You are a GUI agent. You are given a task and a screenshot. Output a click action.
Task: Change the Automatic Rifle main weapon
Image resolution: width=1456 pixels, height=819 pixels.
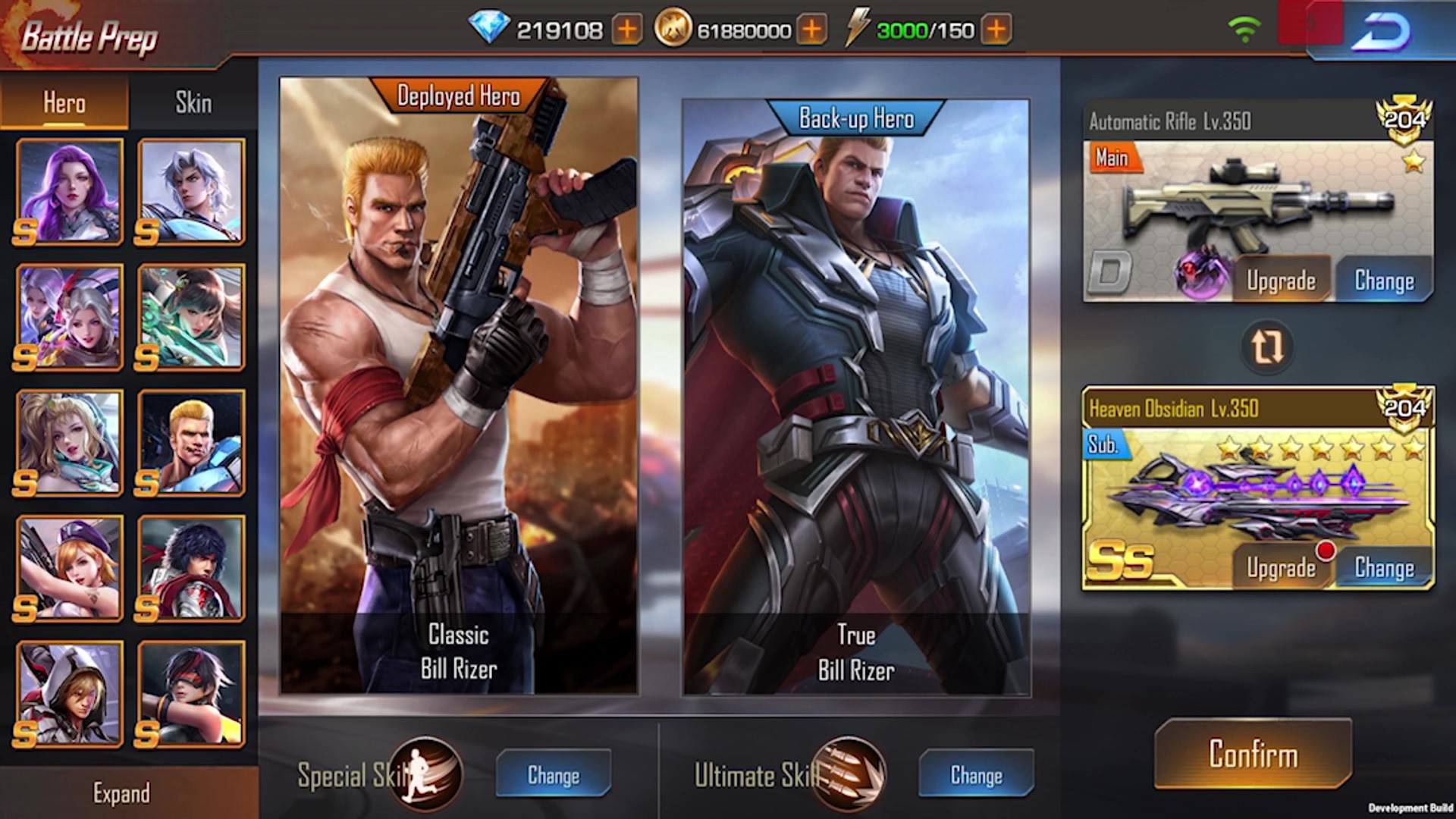1384,281
